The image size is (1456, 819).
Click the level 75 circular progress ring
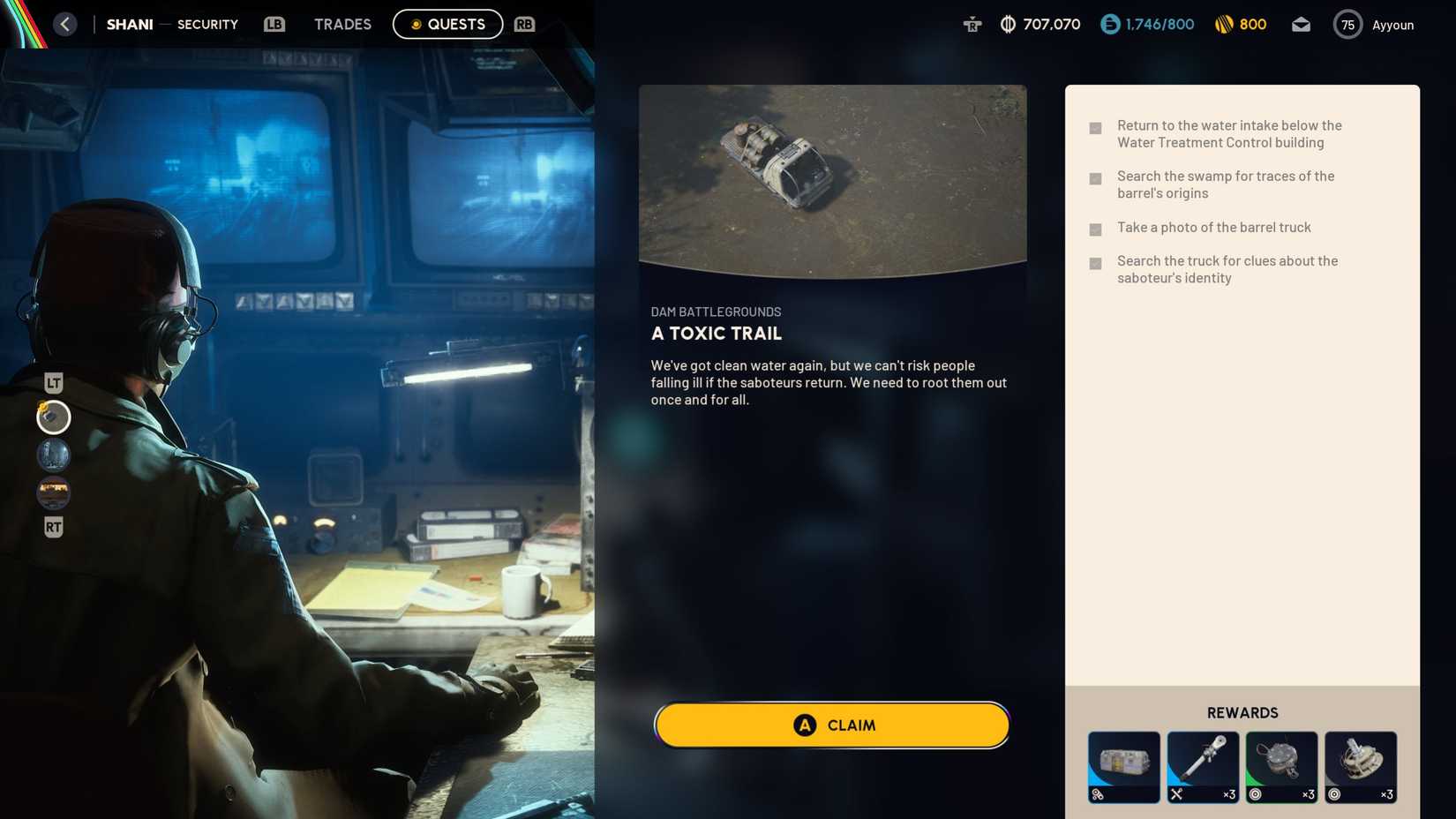click(x=1347, y=24)
